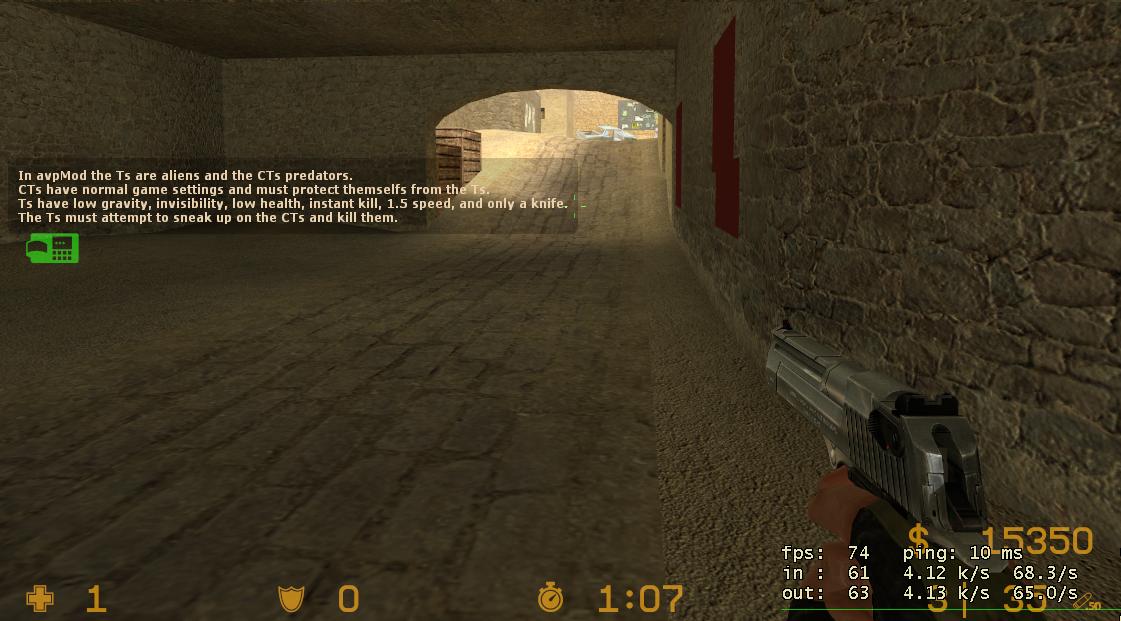
Task: Select the orange health cross icon
Action: 40,599
